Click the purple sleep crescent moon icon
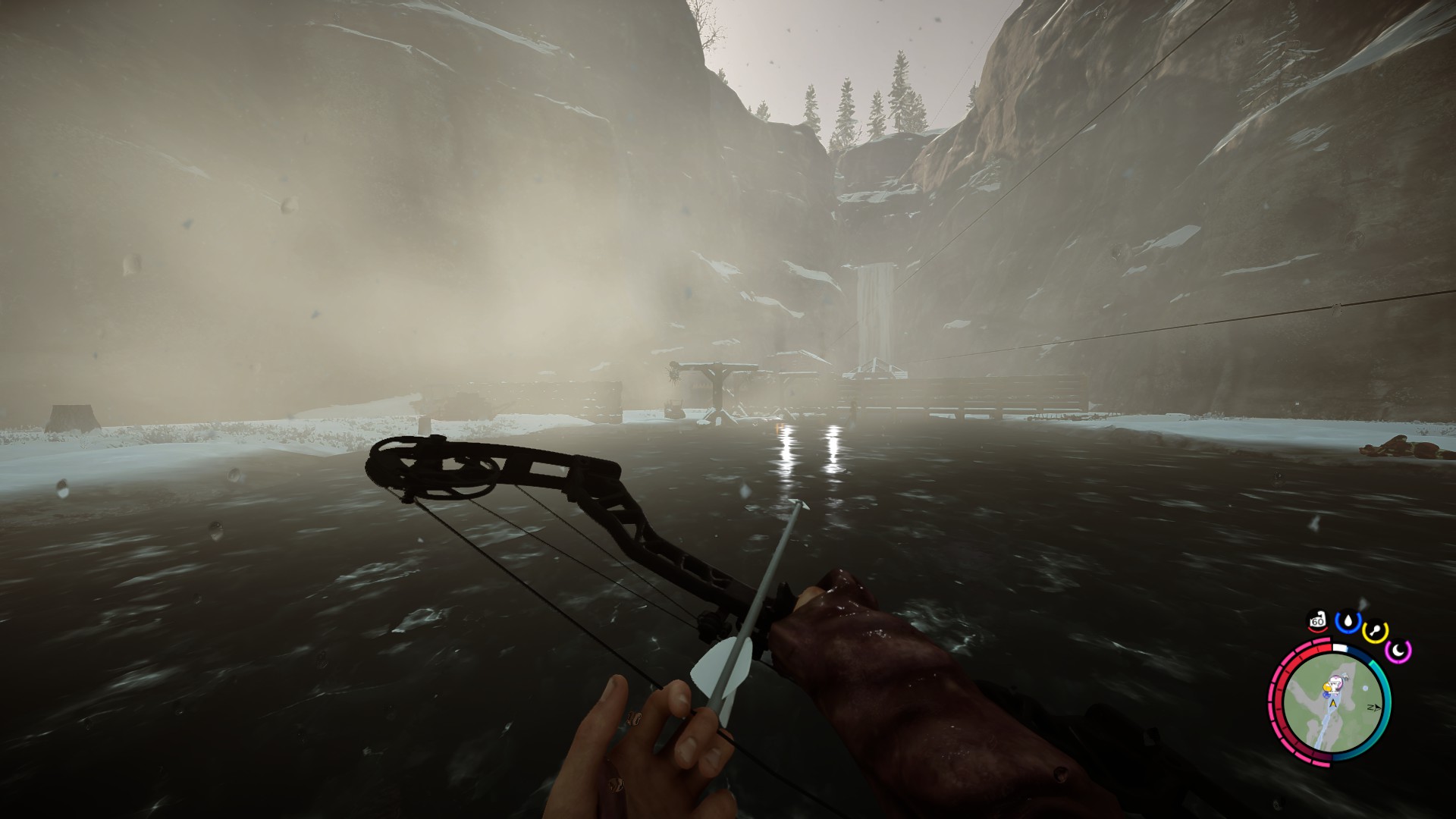Image resolution: width=1456 pixels, height=819 pixels. coord(1398,649)
